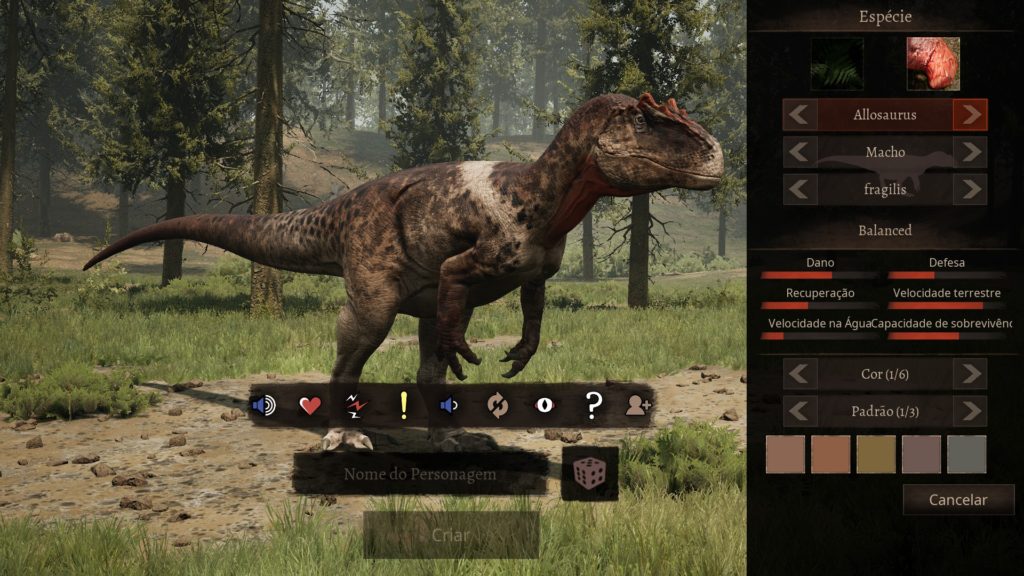Viewport: 1024px width, 576px height.
Task: Create the character with the Criar button
Action: tap(451, 535)
